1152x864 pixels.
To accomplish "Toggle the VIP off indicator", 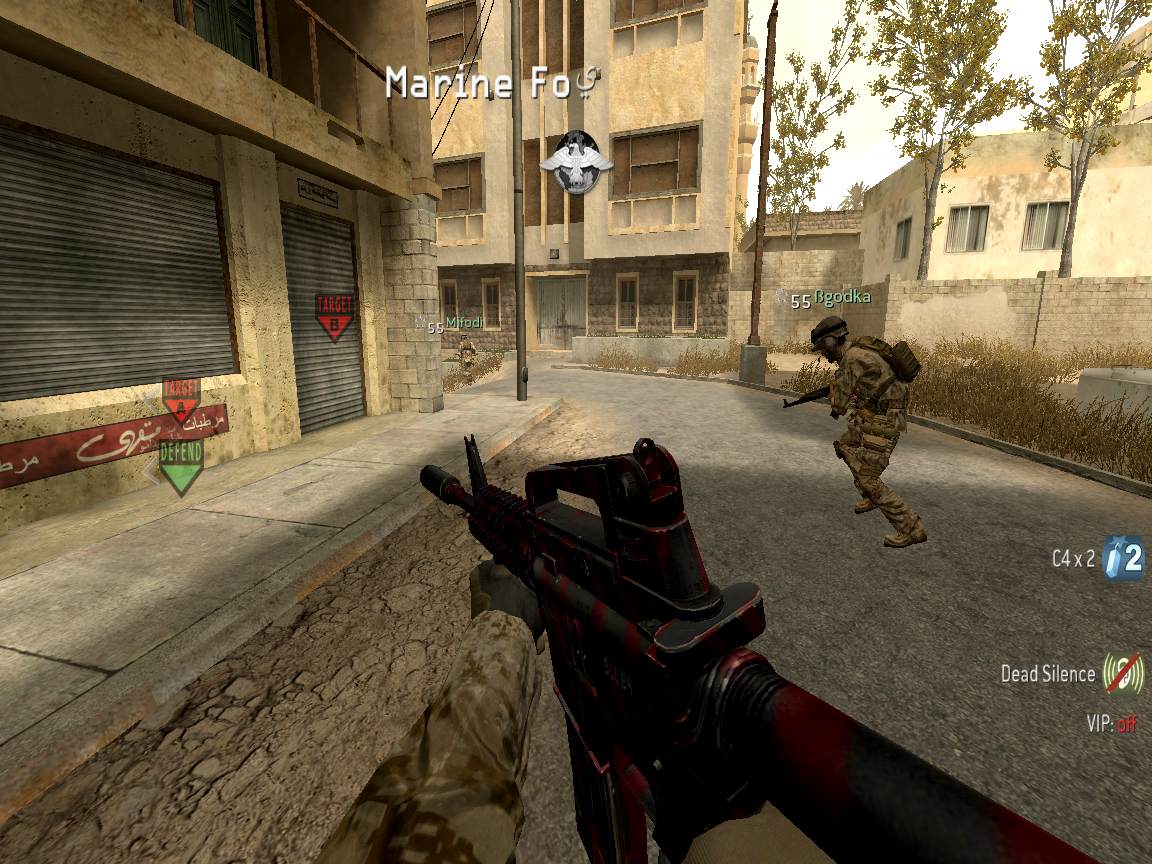I will [1112, 723].
